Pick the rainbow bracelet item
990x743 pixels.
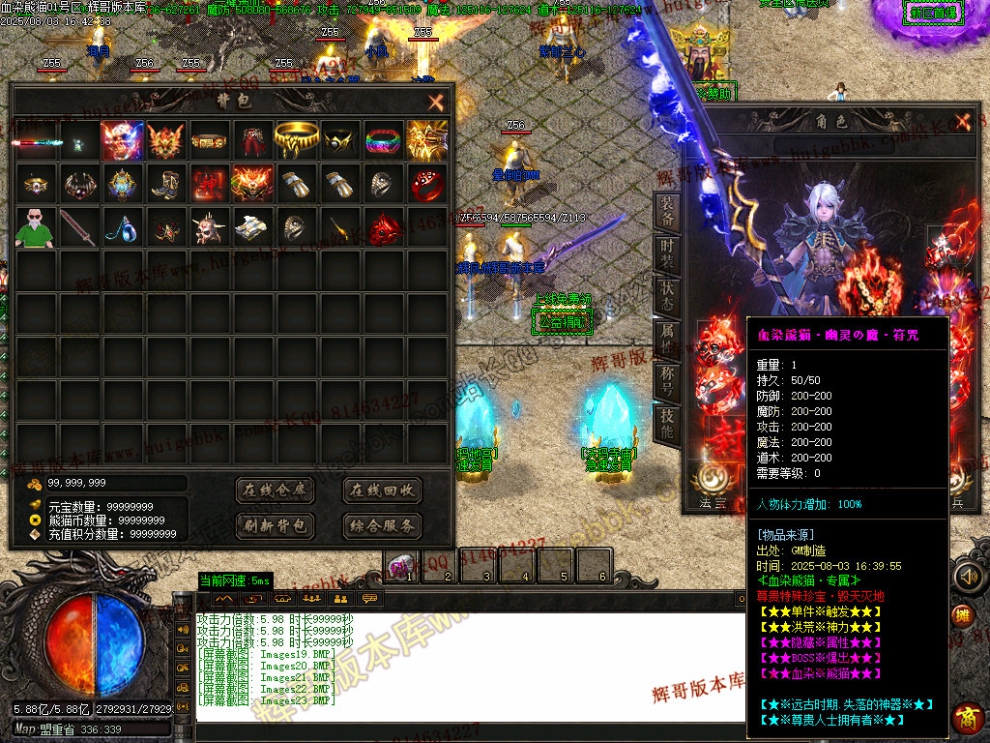tap(383, 141)
